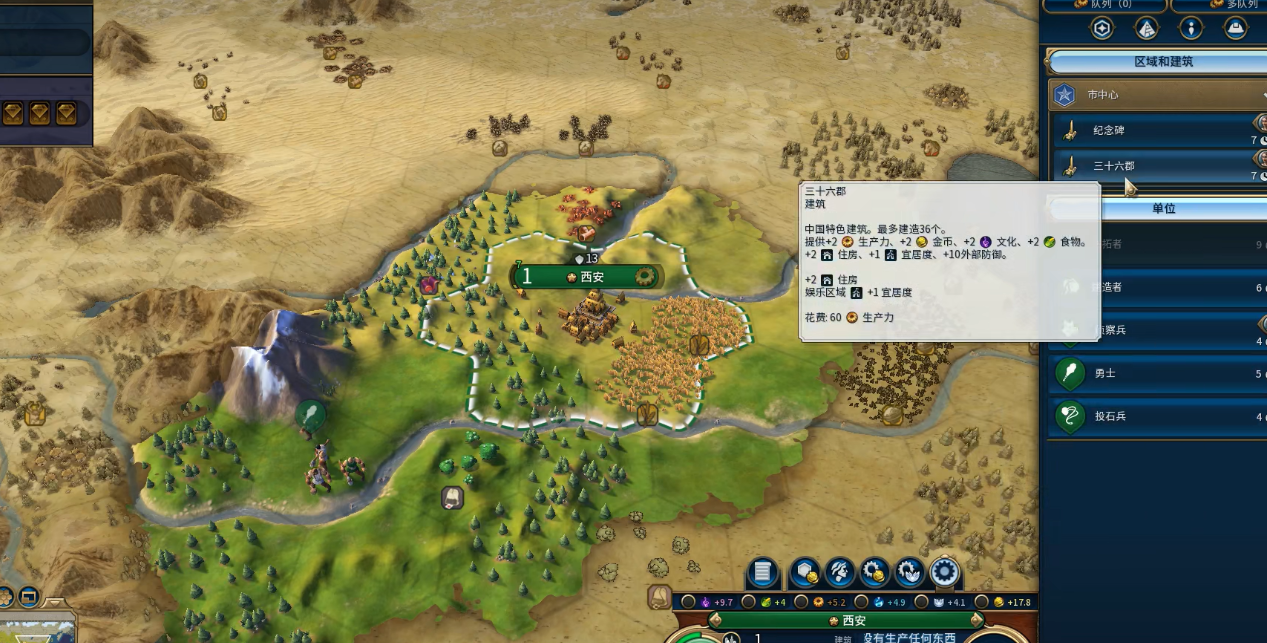Open the purchase tile with gold button
The height and width of the screenshot is (643, 1267).
pos(804,573)
